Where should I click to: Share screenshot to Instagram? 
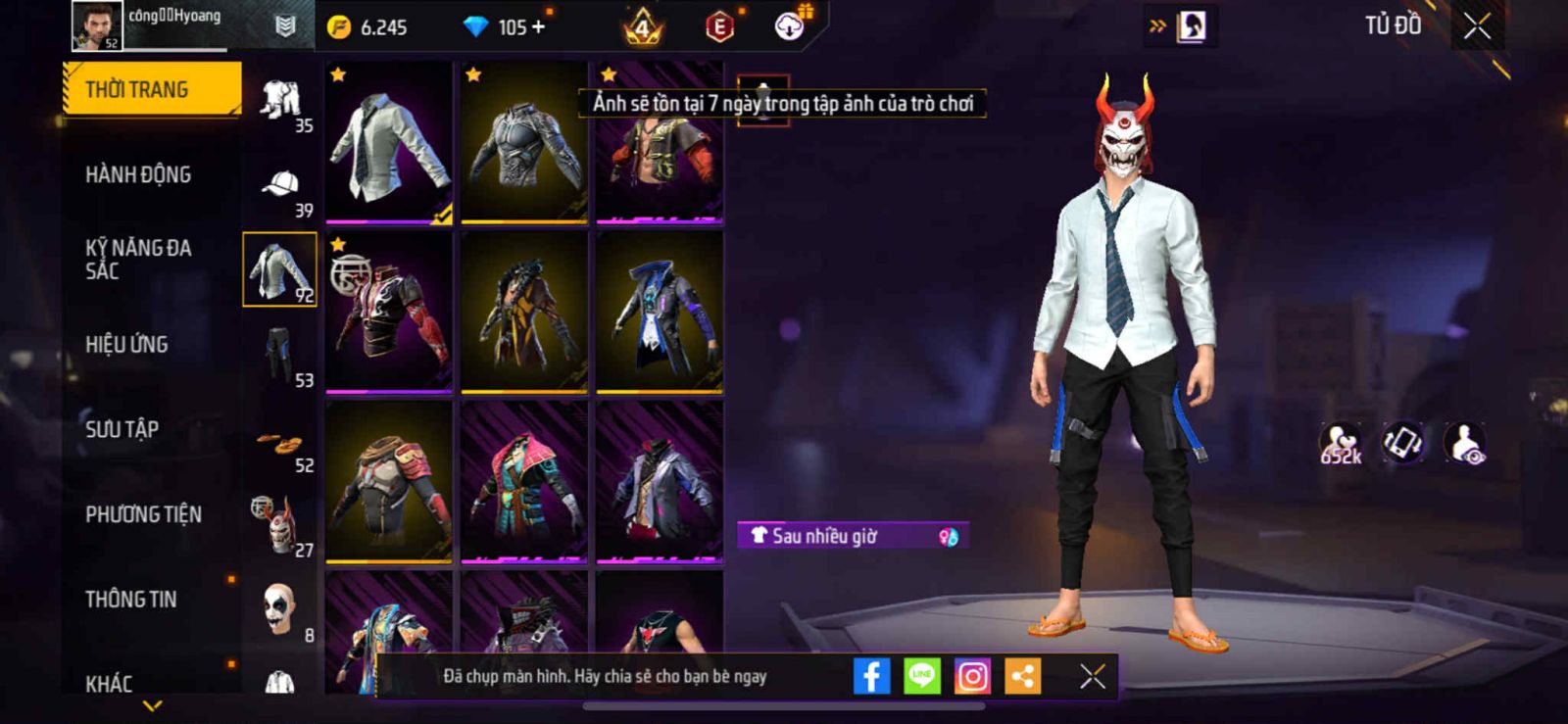click(972, 676)
